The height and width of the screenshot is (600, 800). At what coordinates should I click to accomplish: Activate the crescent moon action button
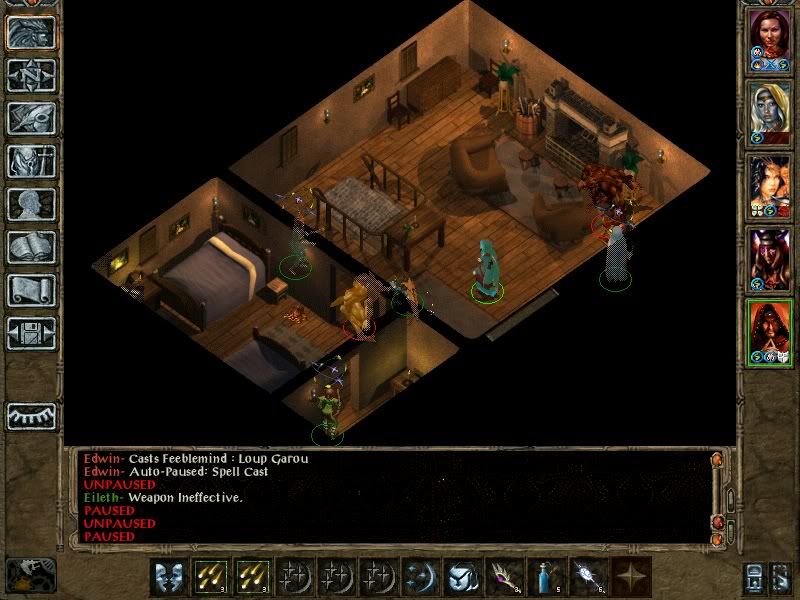[418, 578]
